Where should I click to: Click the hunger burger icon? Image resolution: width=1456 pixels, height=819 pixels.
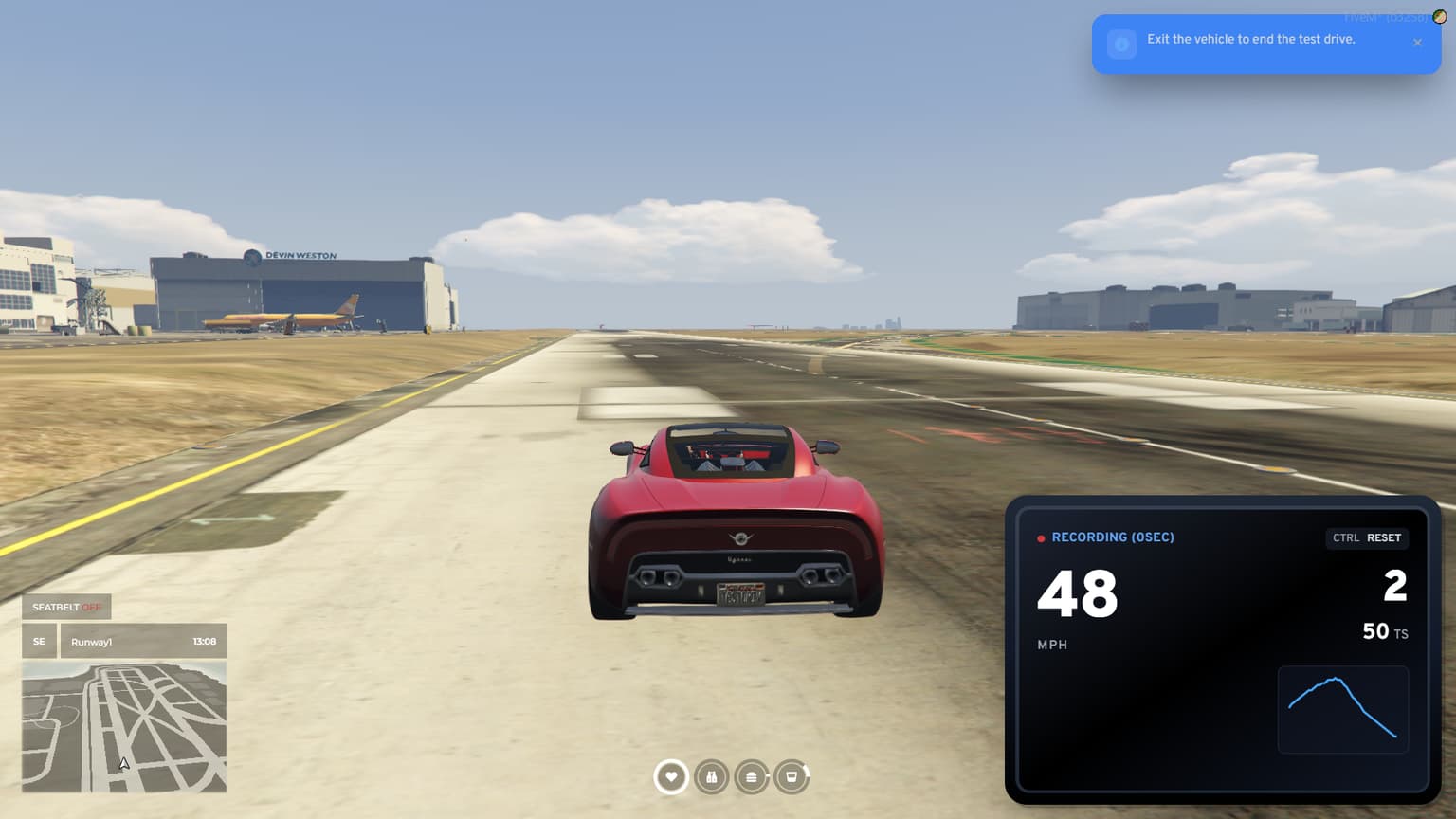752,776
